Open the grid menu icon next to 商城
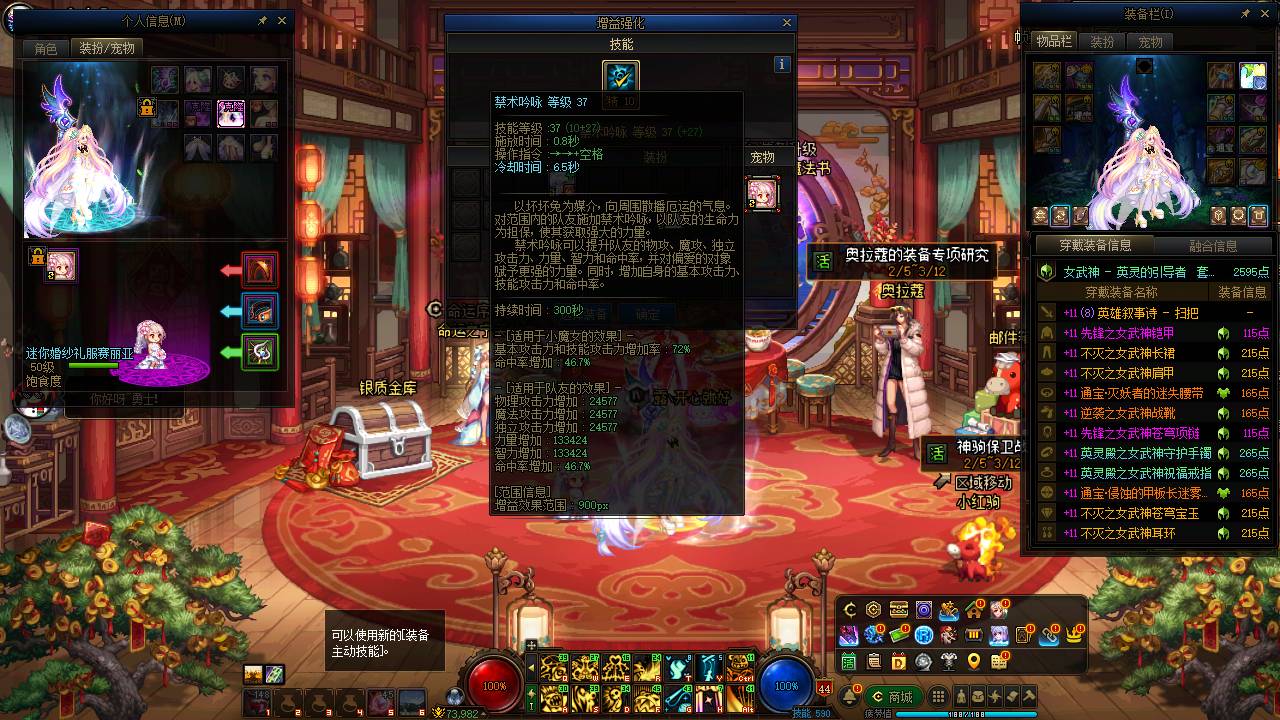The width and height of the screenshot is (1280, 720). click(x=938, y=696)
